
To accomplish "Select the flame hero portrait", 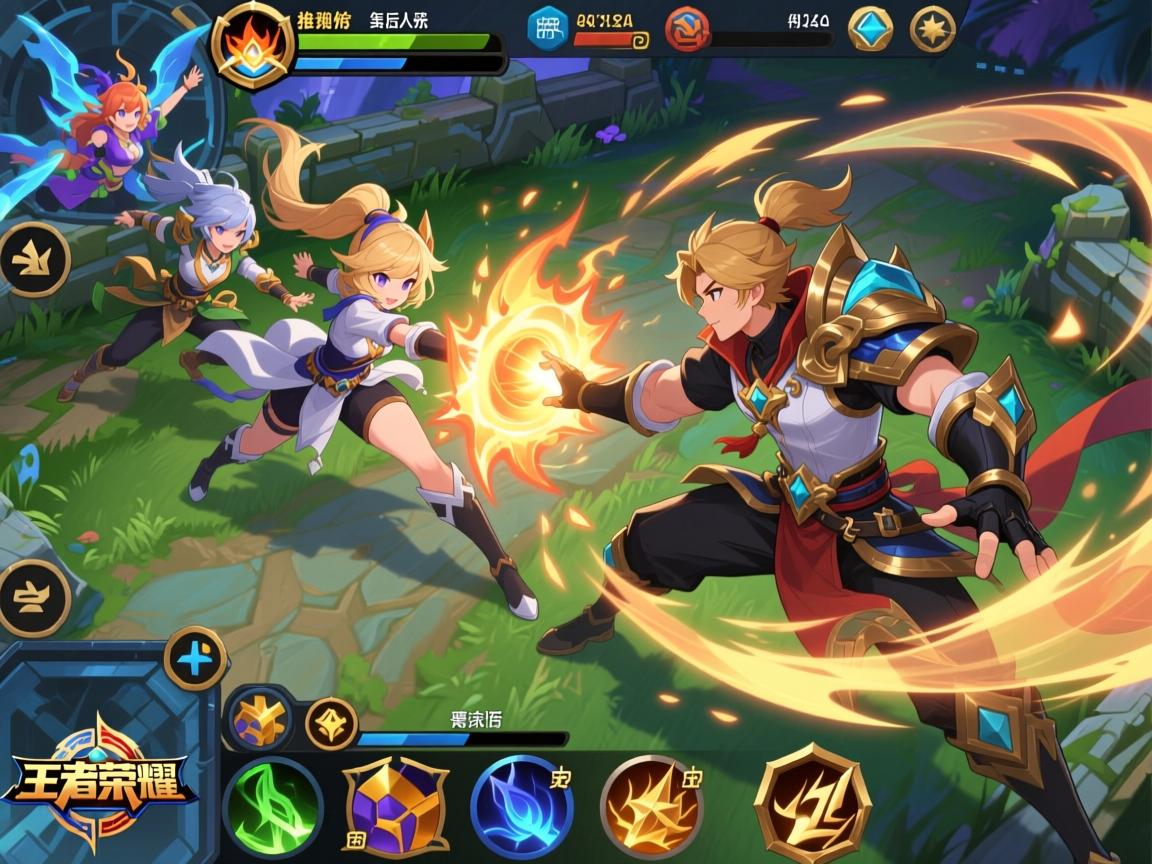I will 252,45.
